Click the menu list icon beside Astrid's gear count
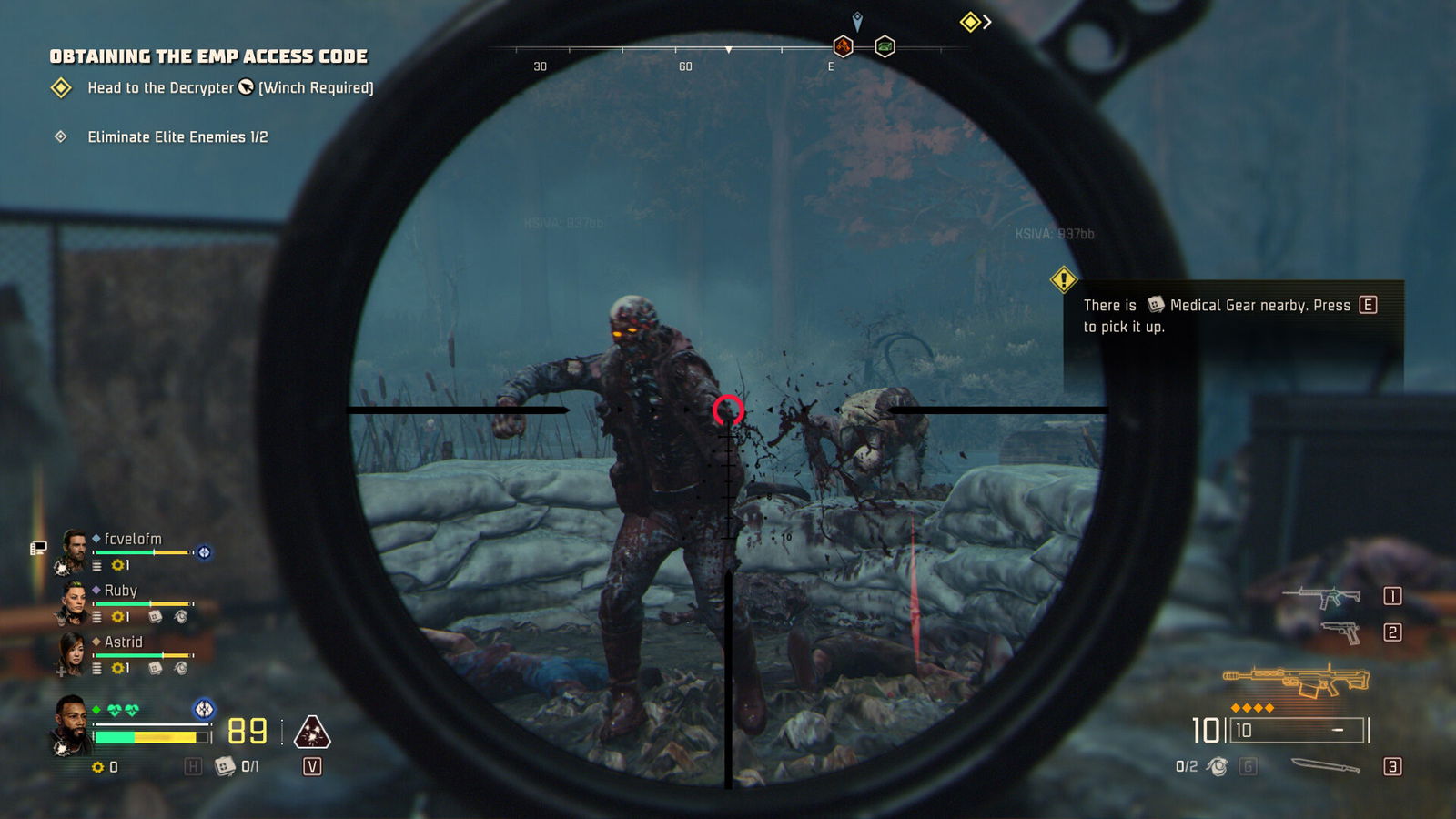 pyautogui.click(x=96, y=669)
